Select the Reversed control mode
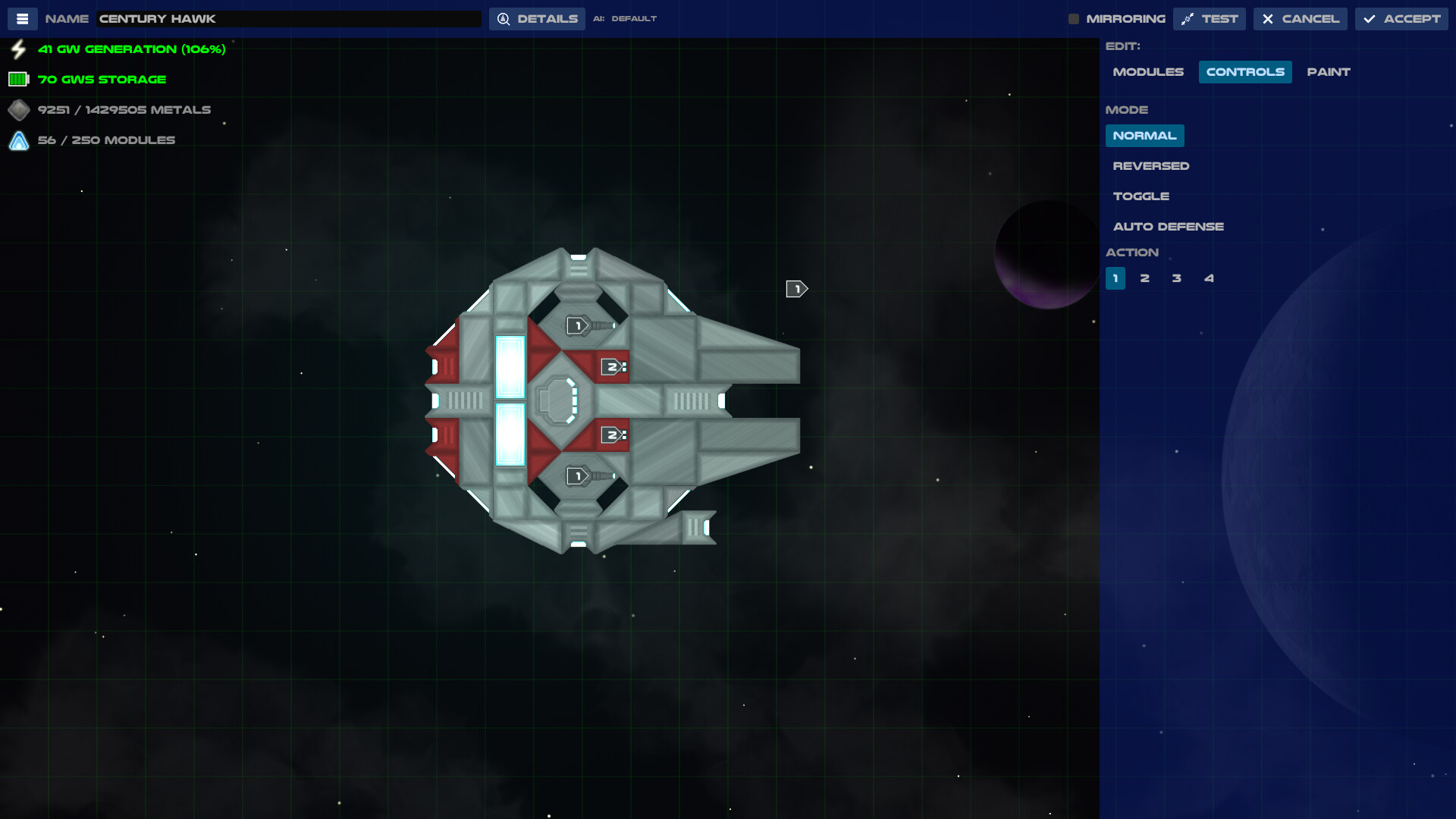This screenshot has width=1456, height=819. coord(1151,165)
